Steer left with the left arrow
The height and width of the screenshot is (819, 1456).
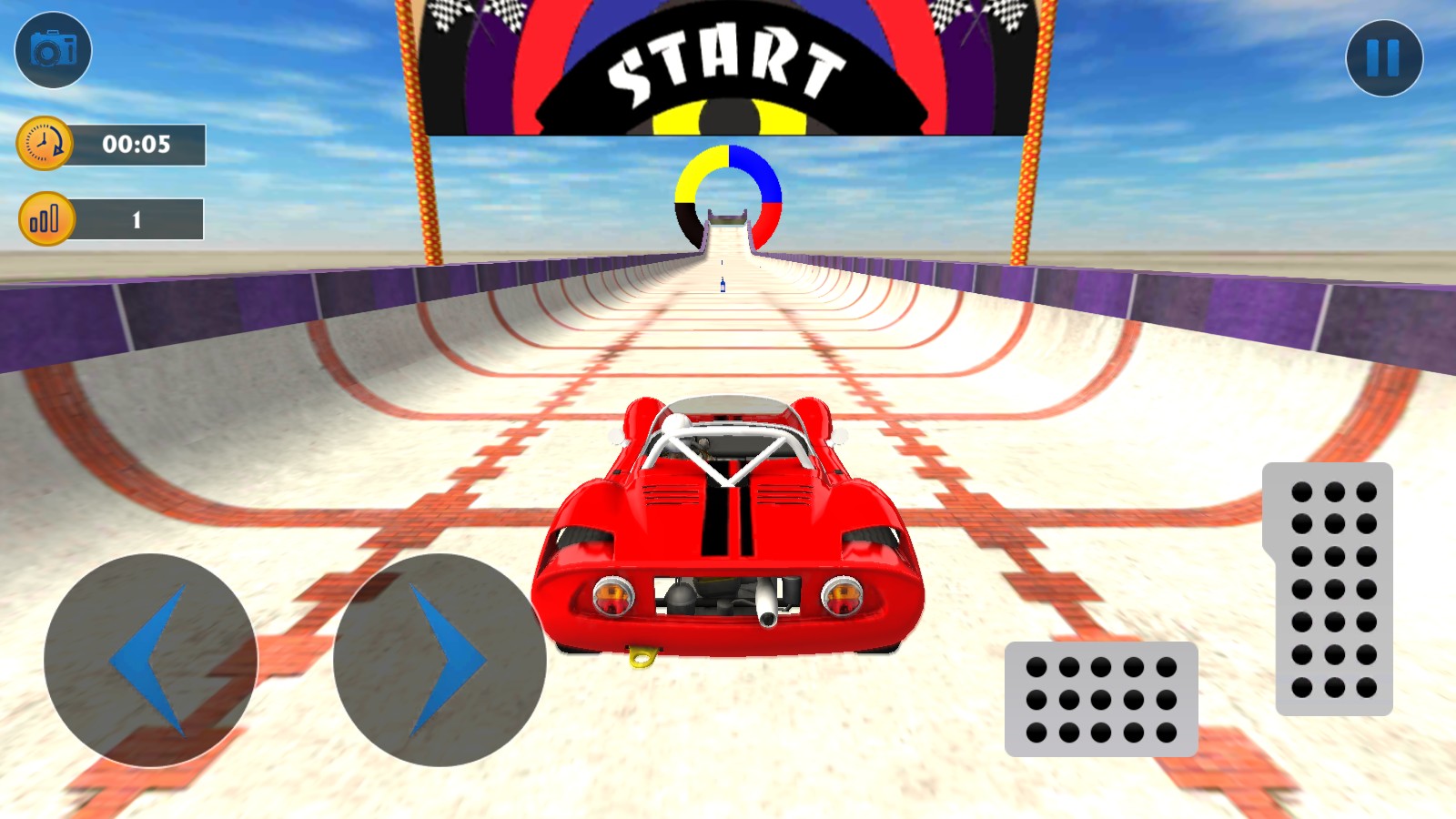[151, 660]
